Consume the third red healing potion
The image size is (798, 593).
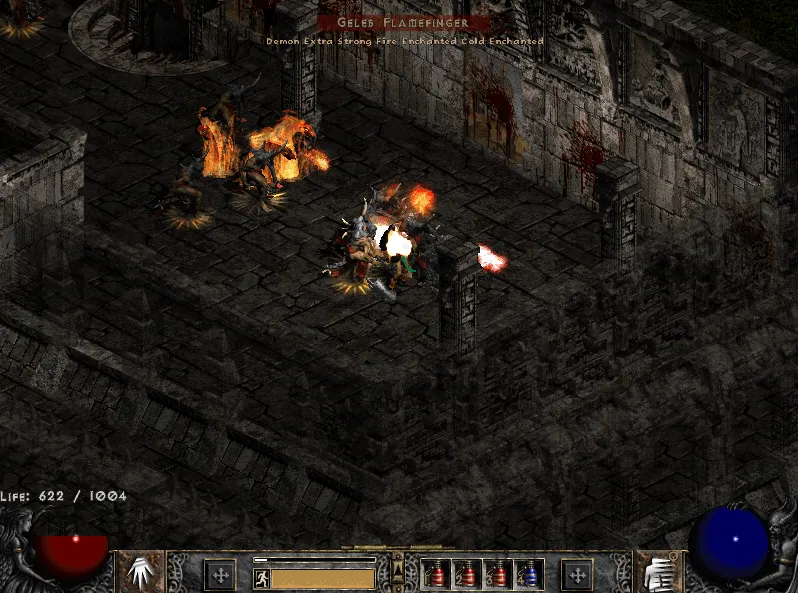pos(498,575)
